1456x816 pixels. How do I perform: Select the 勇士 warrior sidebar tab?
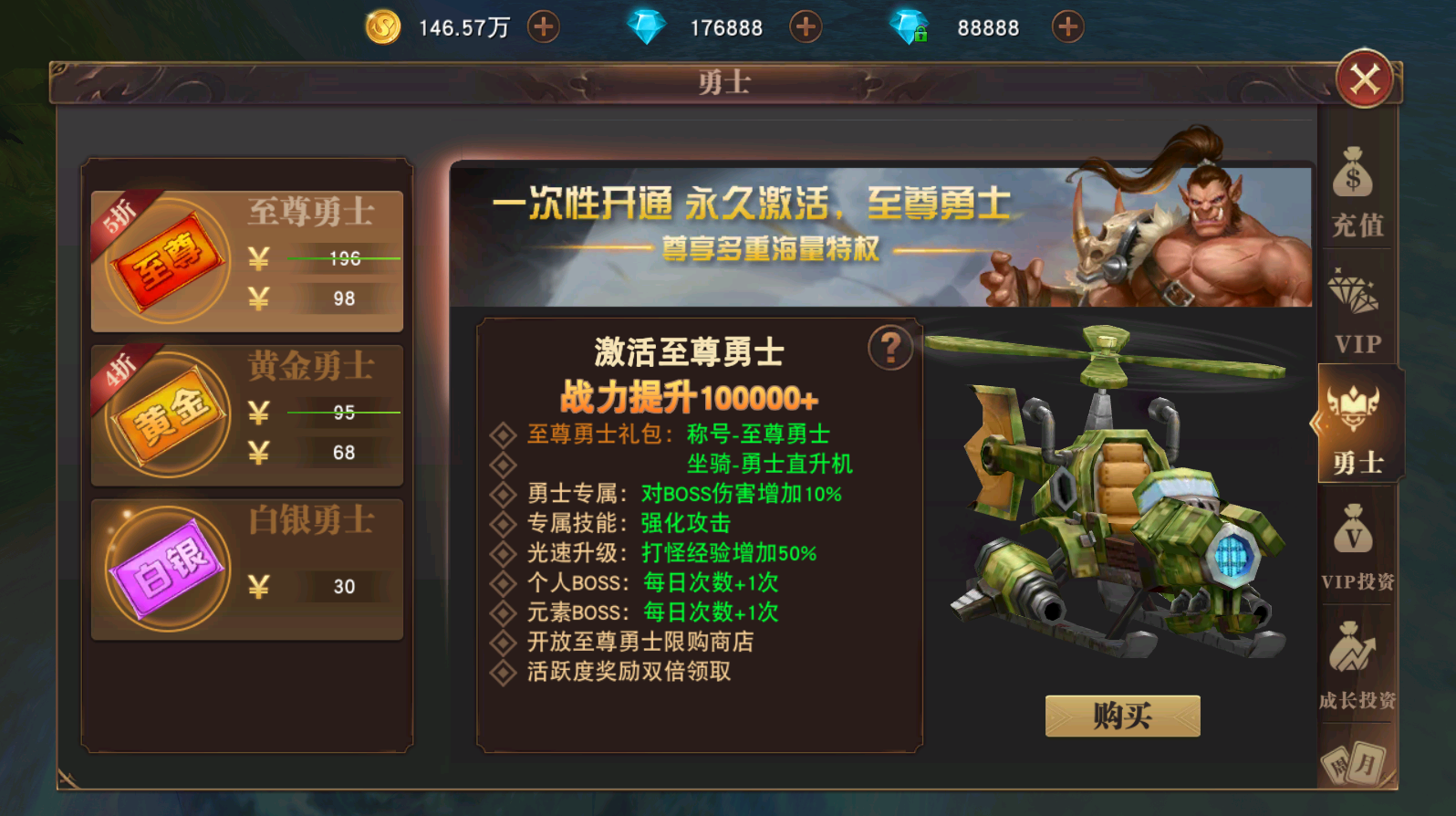point(1356,429)
